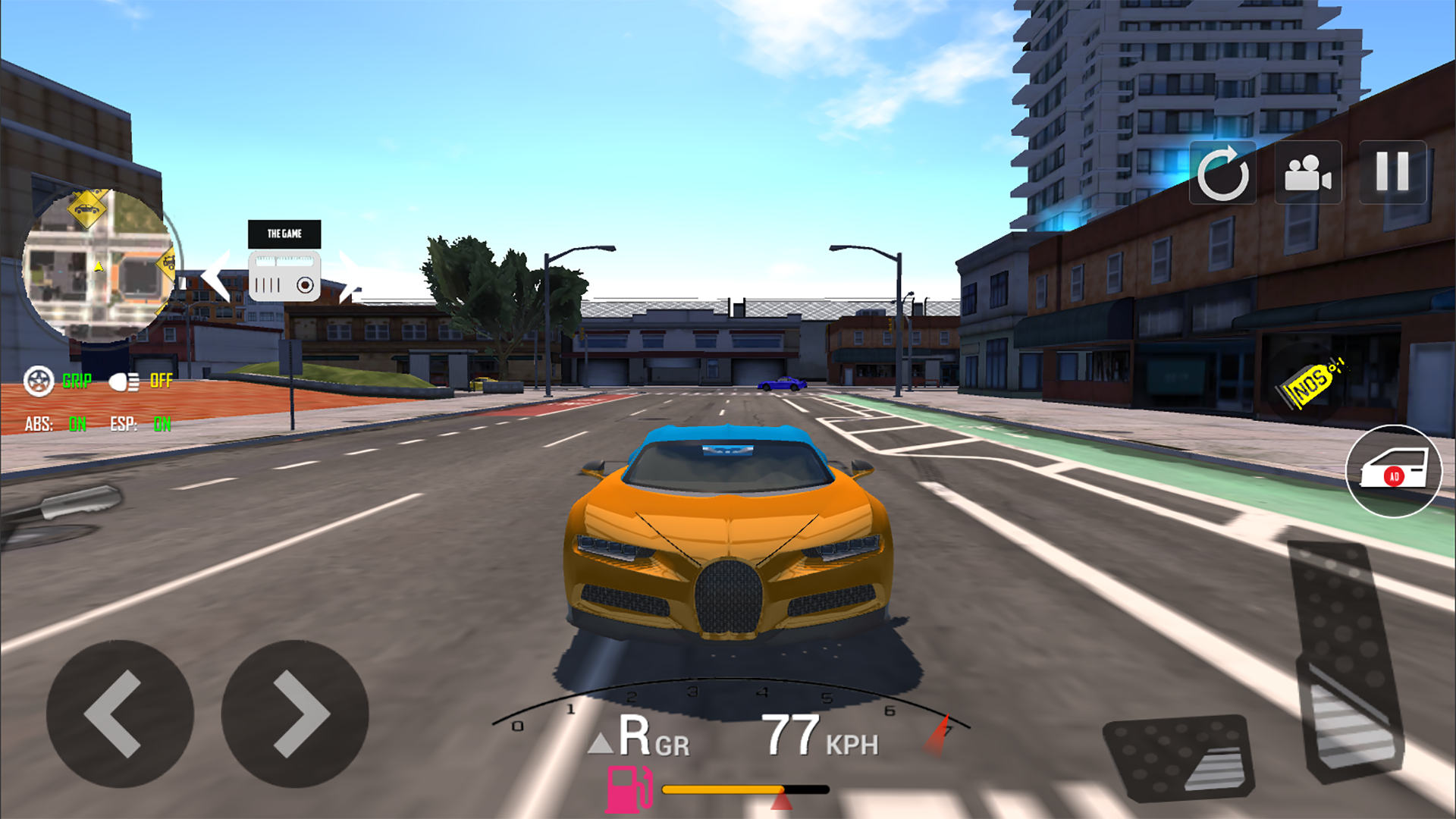Select THE GAME station label
This screenshot has height=819, width=1456.
pyautogui.click(x=285, y=234)
